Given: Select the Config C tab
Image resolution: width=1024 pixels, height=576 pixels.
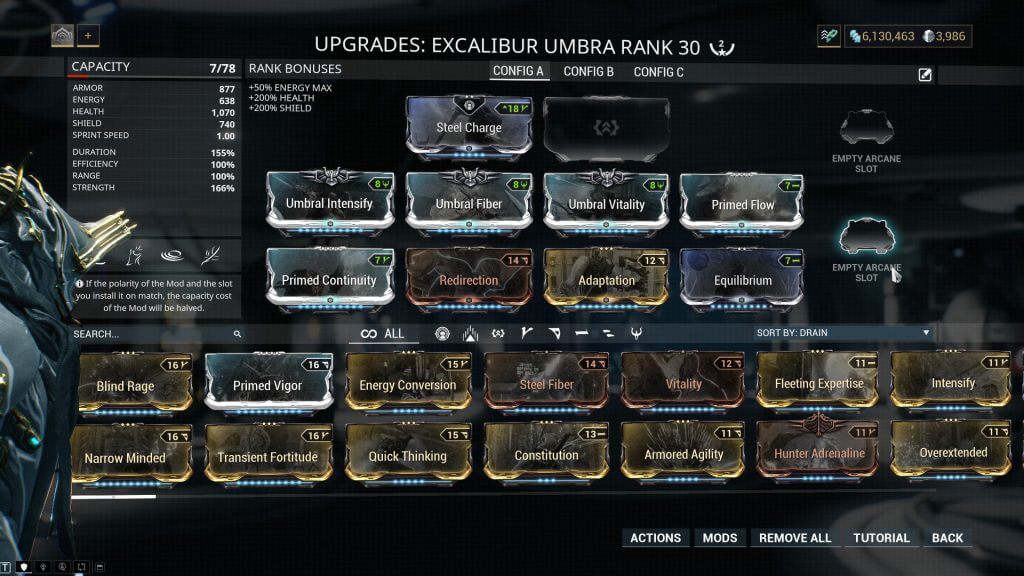Looking at the screenshot, I should click(659, 72).
